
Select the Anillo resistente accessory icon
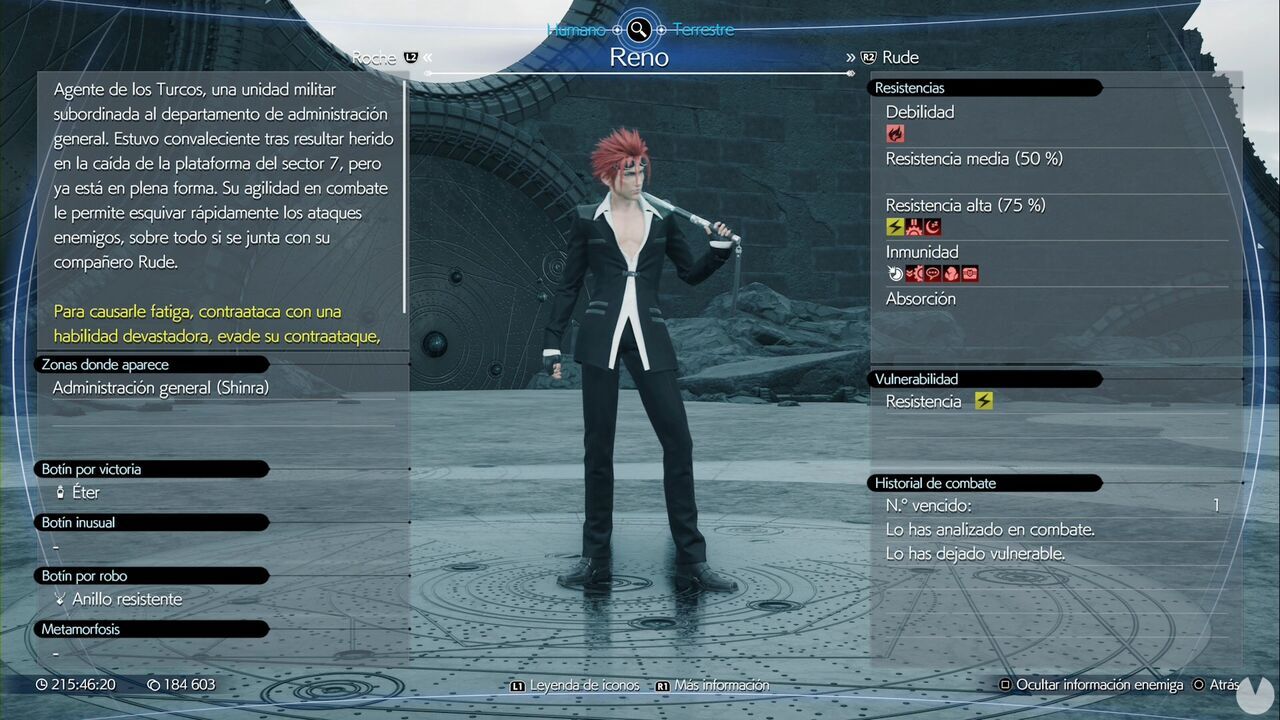point(62,599)
